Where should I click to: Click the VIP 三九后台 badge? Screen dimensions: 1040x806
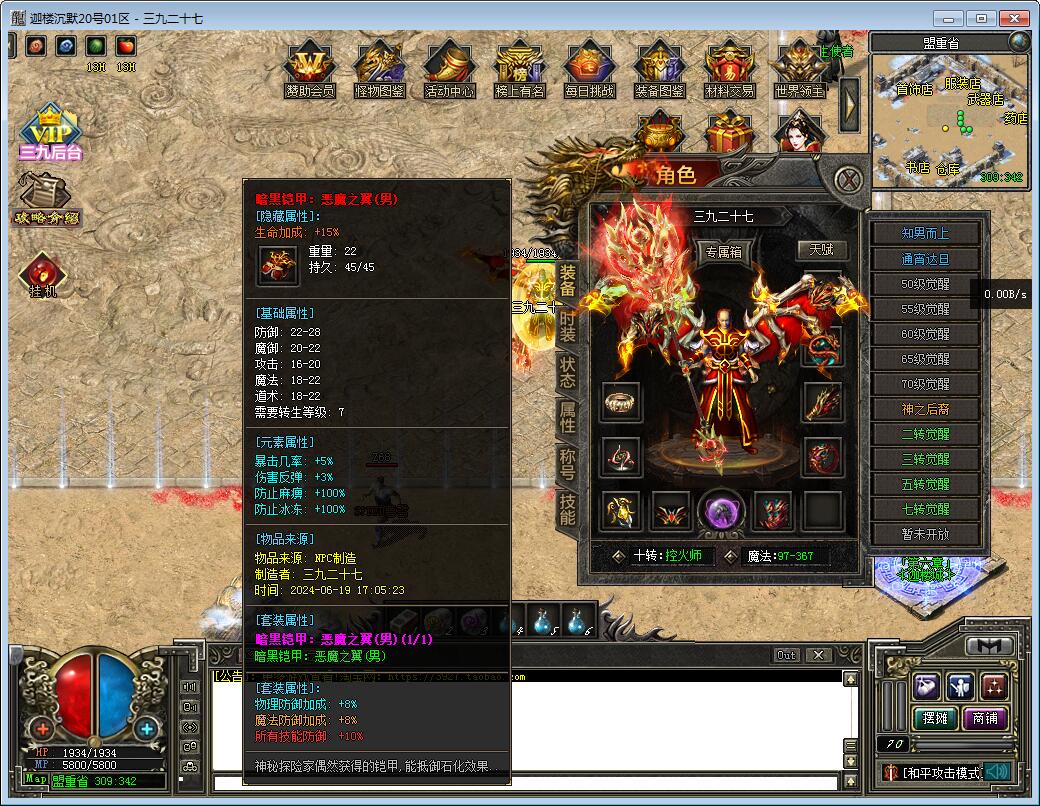tap(50, 133)
